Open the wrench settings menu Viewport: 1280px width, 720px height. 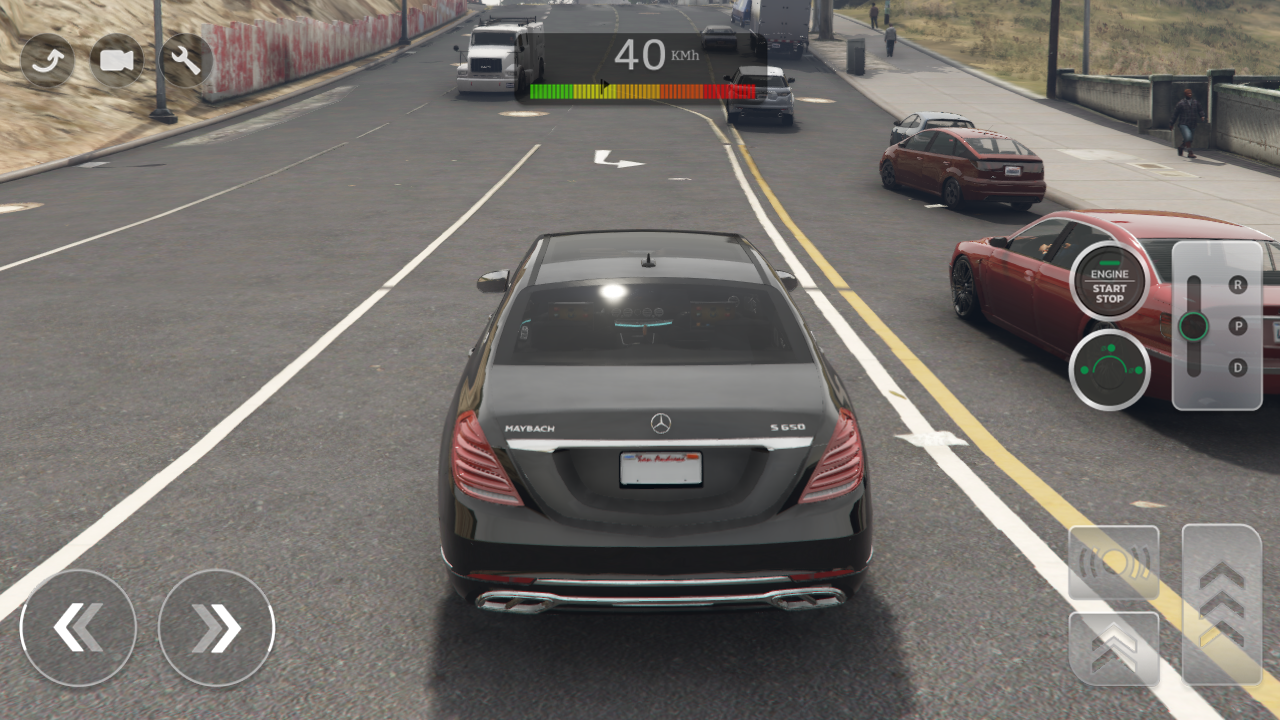click(x=184, y=60)
